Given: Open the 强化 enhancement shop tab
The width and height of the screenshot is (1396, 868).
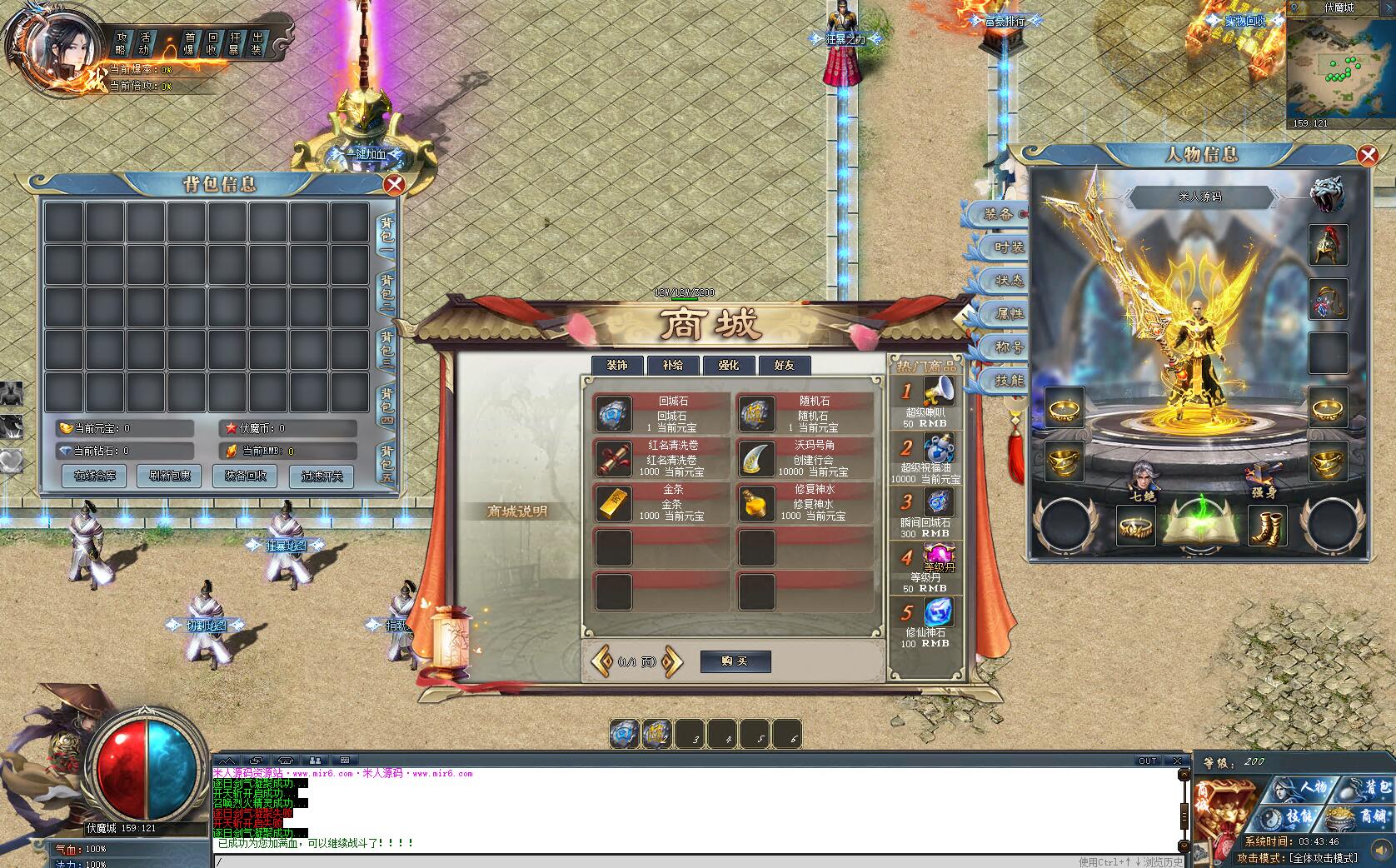Looking at the screenshot, I should click(729, 365).
